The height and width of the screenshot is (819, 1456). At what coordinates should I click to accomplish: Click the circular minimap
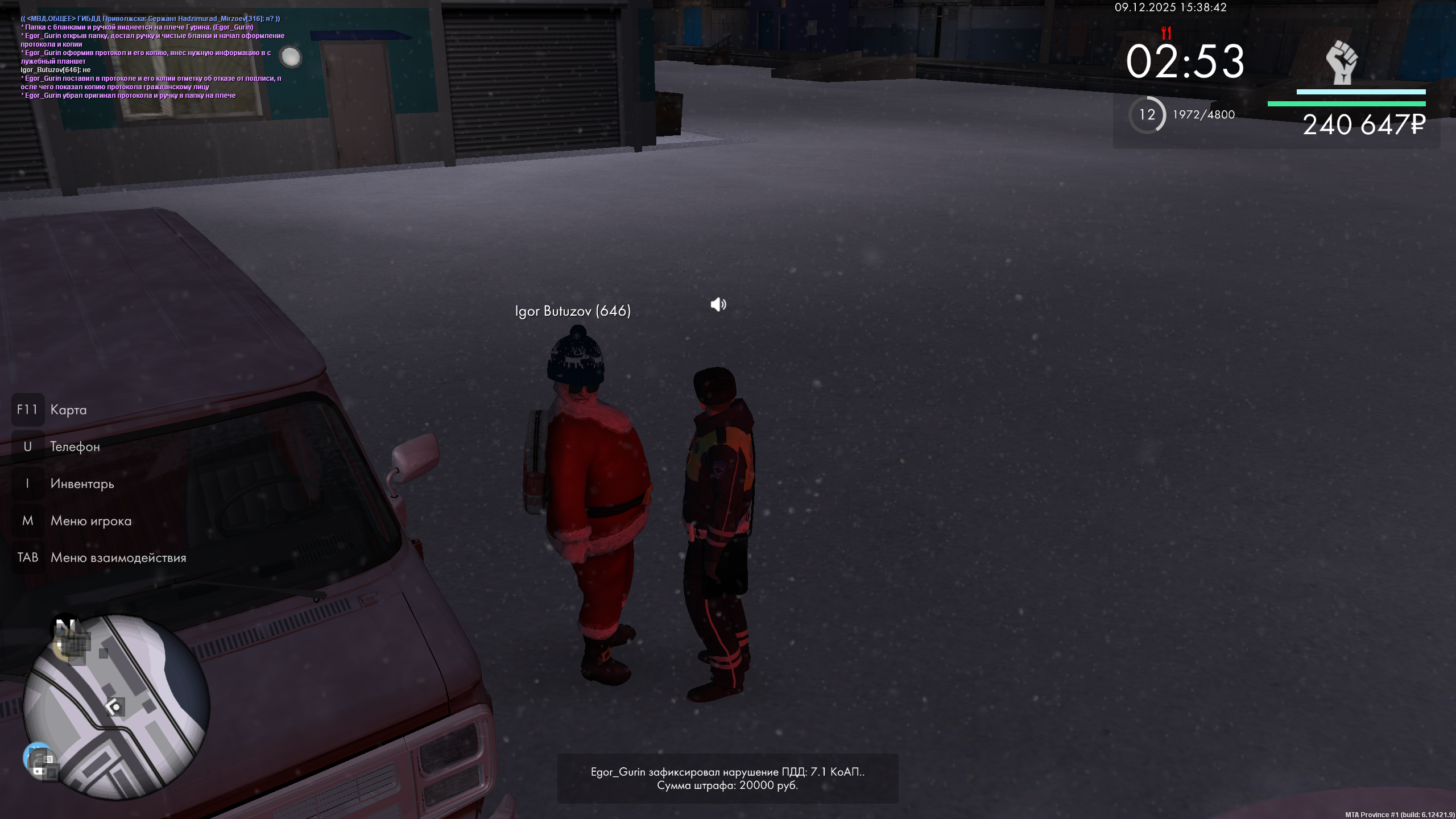117,706
